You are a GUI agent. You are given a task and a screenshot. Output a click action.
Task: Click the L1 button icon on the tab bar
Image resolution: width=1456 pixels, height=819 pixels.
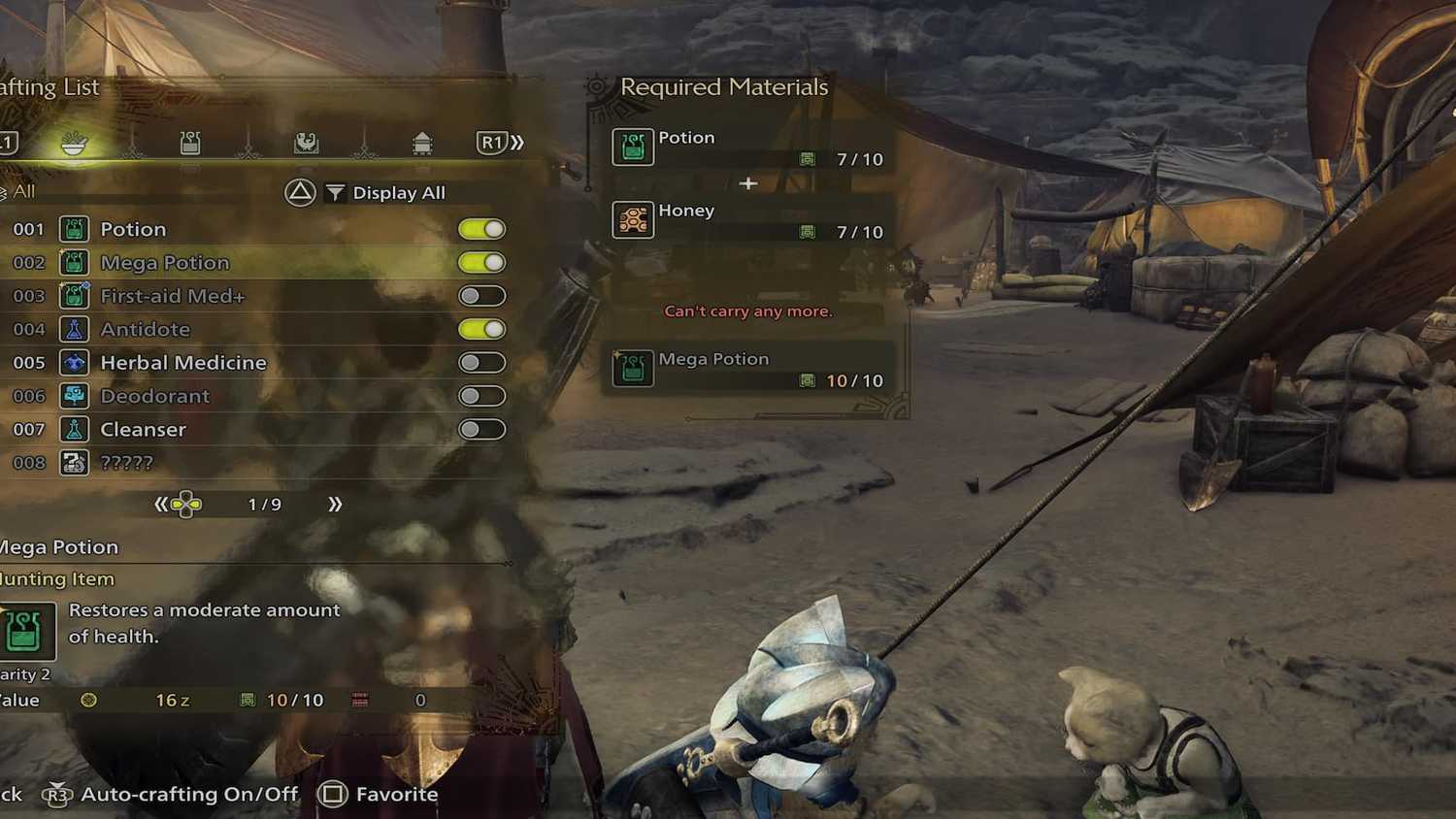pyautogui.click(x=8, y=142)
